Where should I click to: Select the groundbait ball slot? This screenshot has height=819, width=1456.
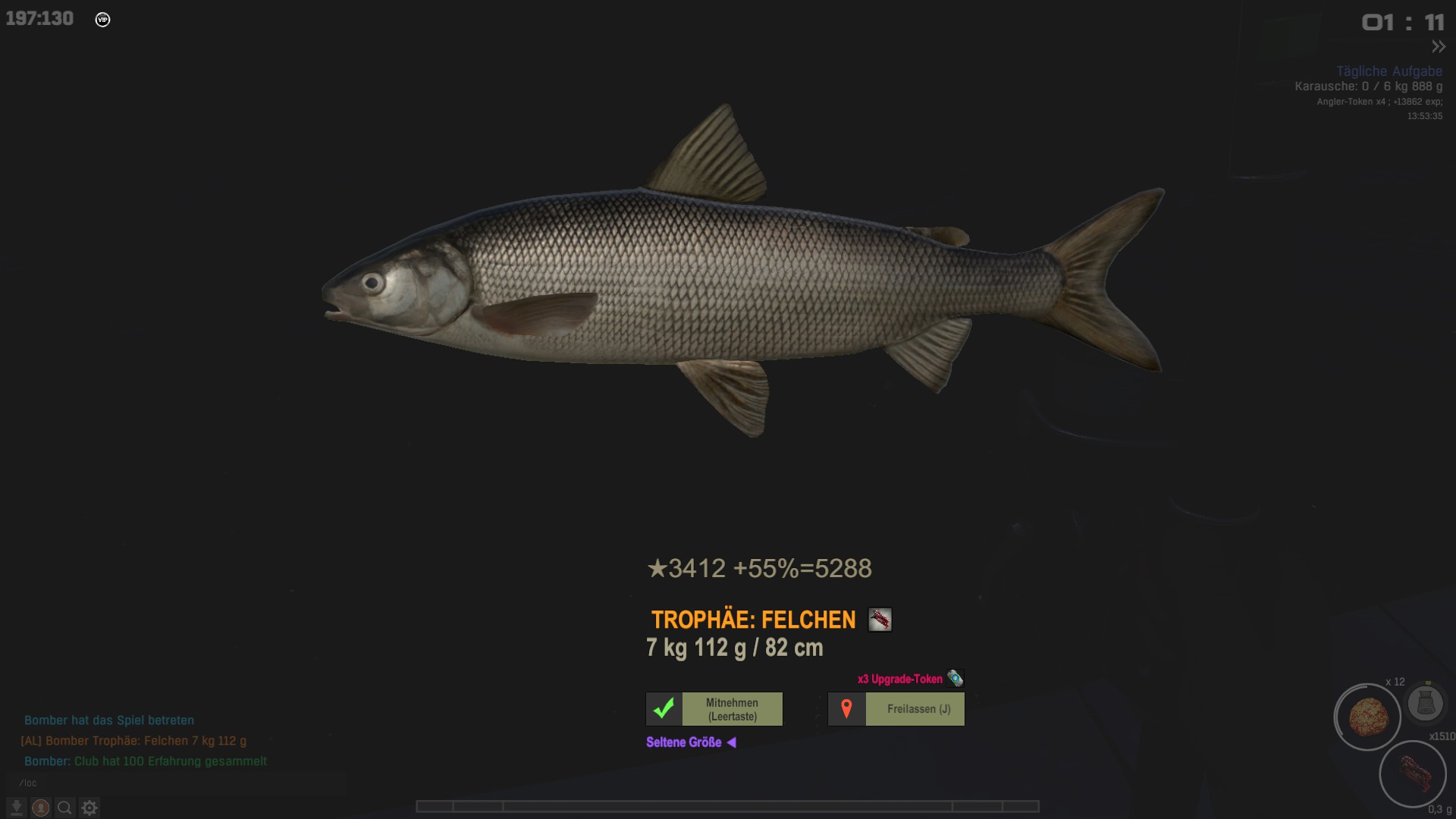[x=1367, y=717]
